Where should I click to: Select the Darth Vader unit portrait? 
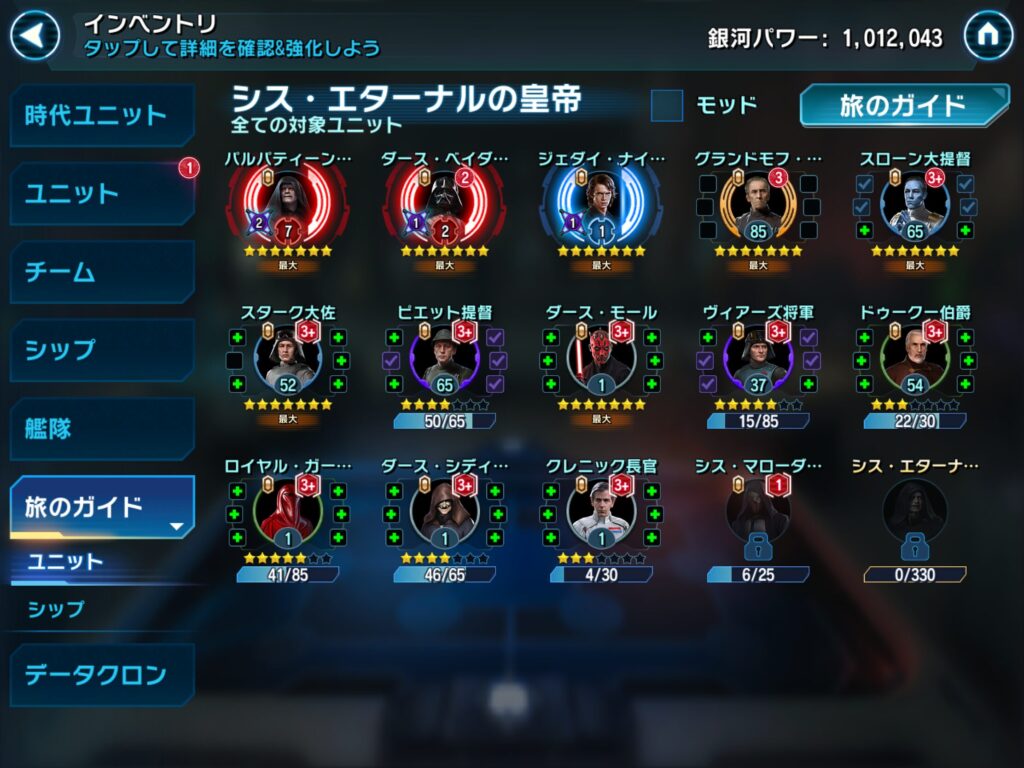[444, 207]
